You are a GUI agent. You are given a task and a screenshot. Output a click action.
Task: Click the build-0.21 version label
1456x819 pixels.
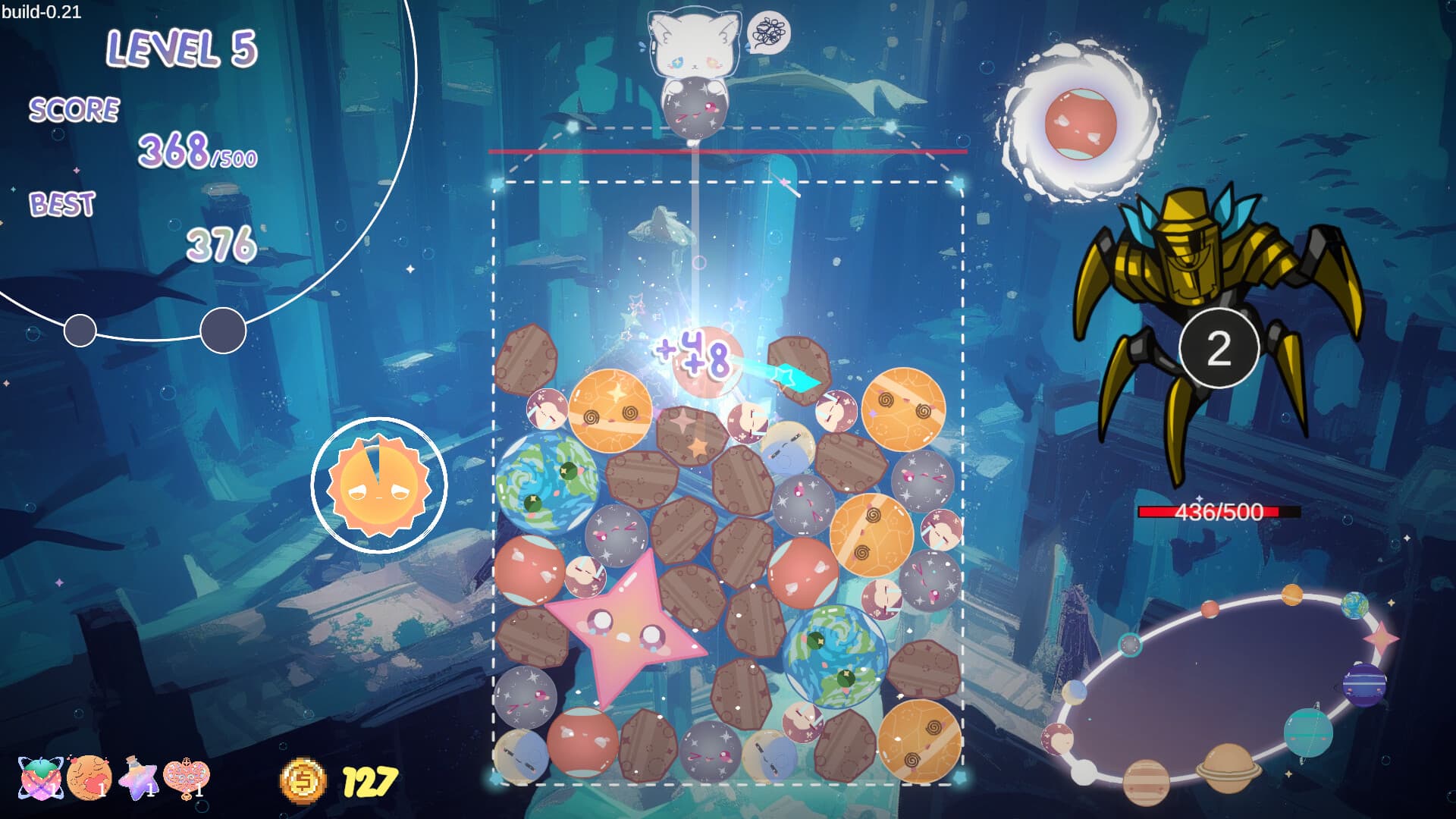(43, 11)
